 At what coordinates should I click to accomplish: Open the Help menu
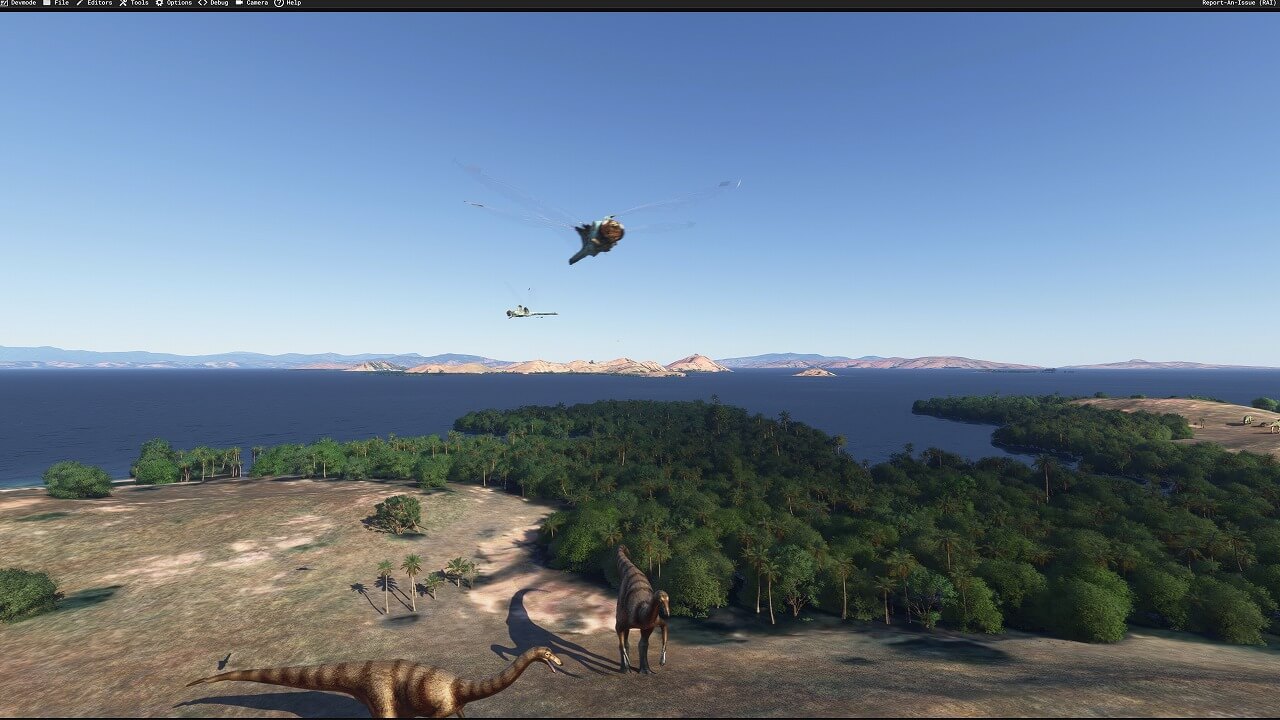tap(288, 3)
